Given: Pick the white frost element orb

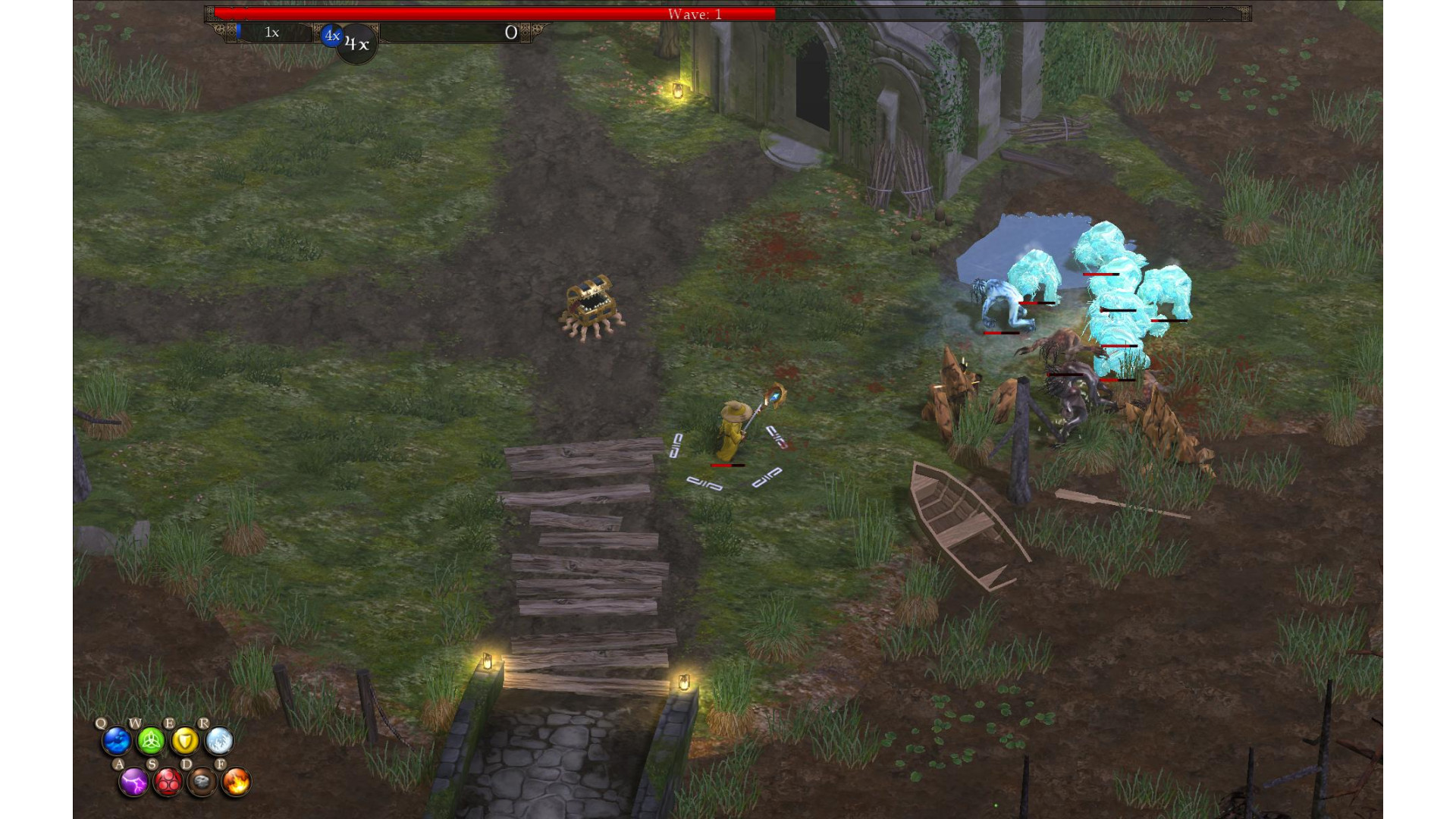Looking at the screenshot, I should point(219,741).
